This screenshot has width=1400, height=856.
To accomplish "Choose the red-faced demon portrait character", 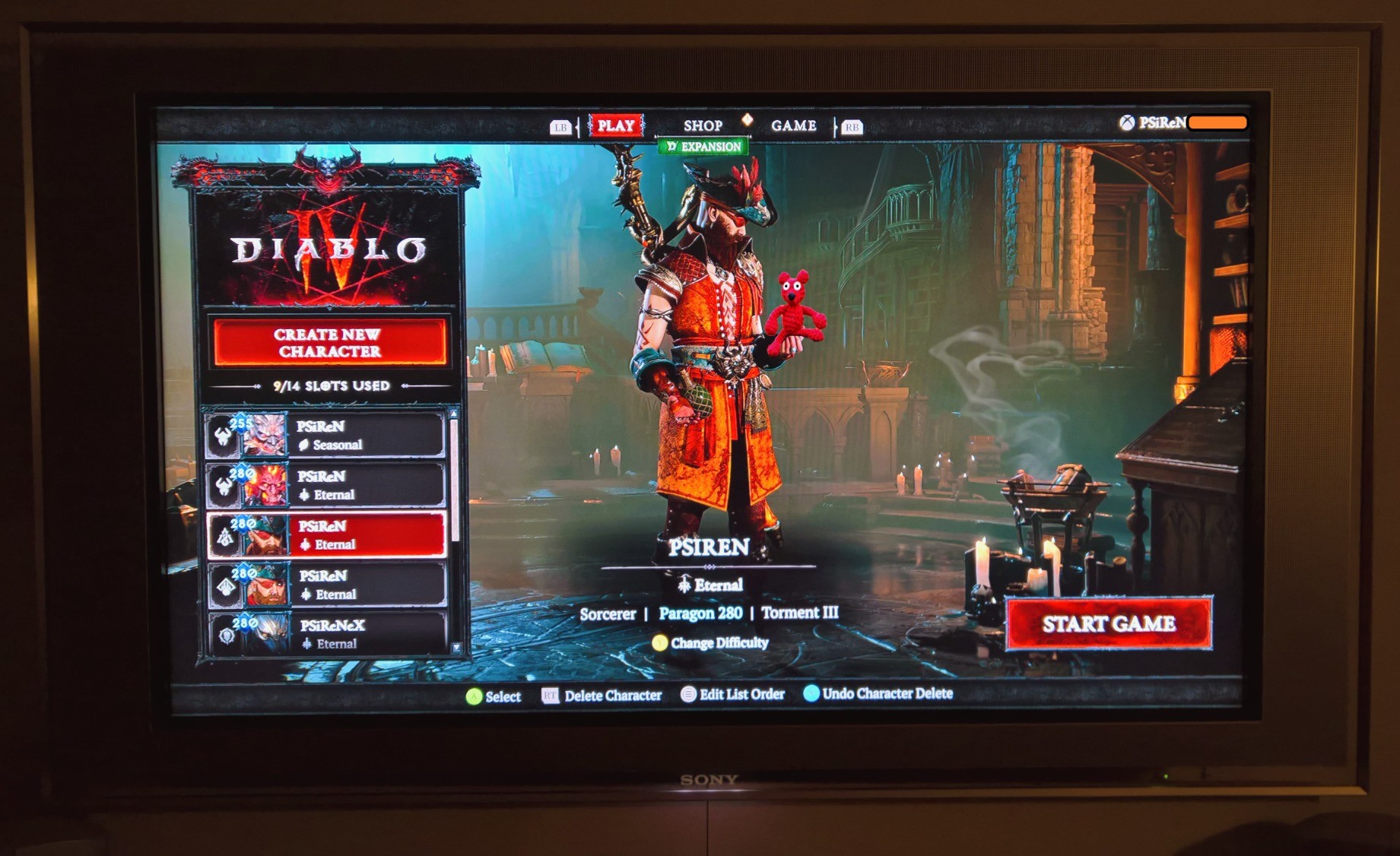I will click(x=327, y=485).
